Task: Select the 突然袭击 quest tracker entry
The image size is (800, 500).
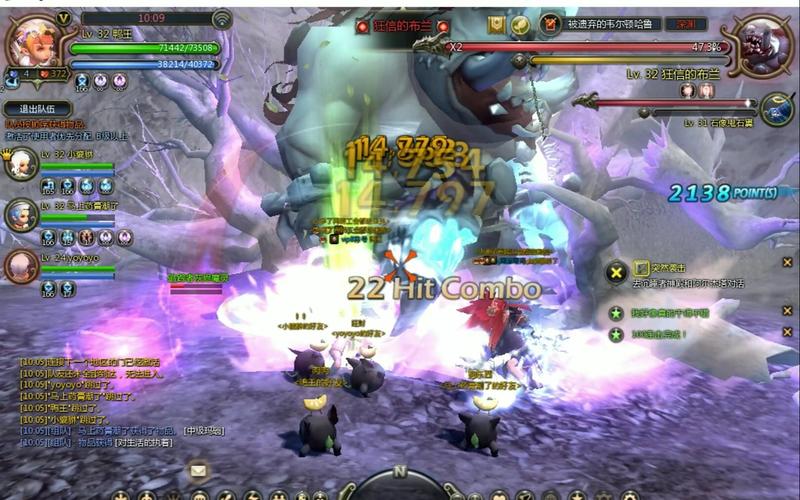Action: tap(682, 267)
